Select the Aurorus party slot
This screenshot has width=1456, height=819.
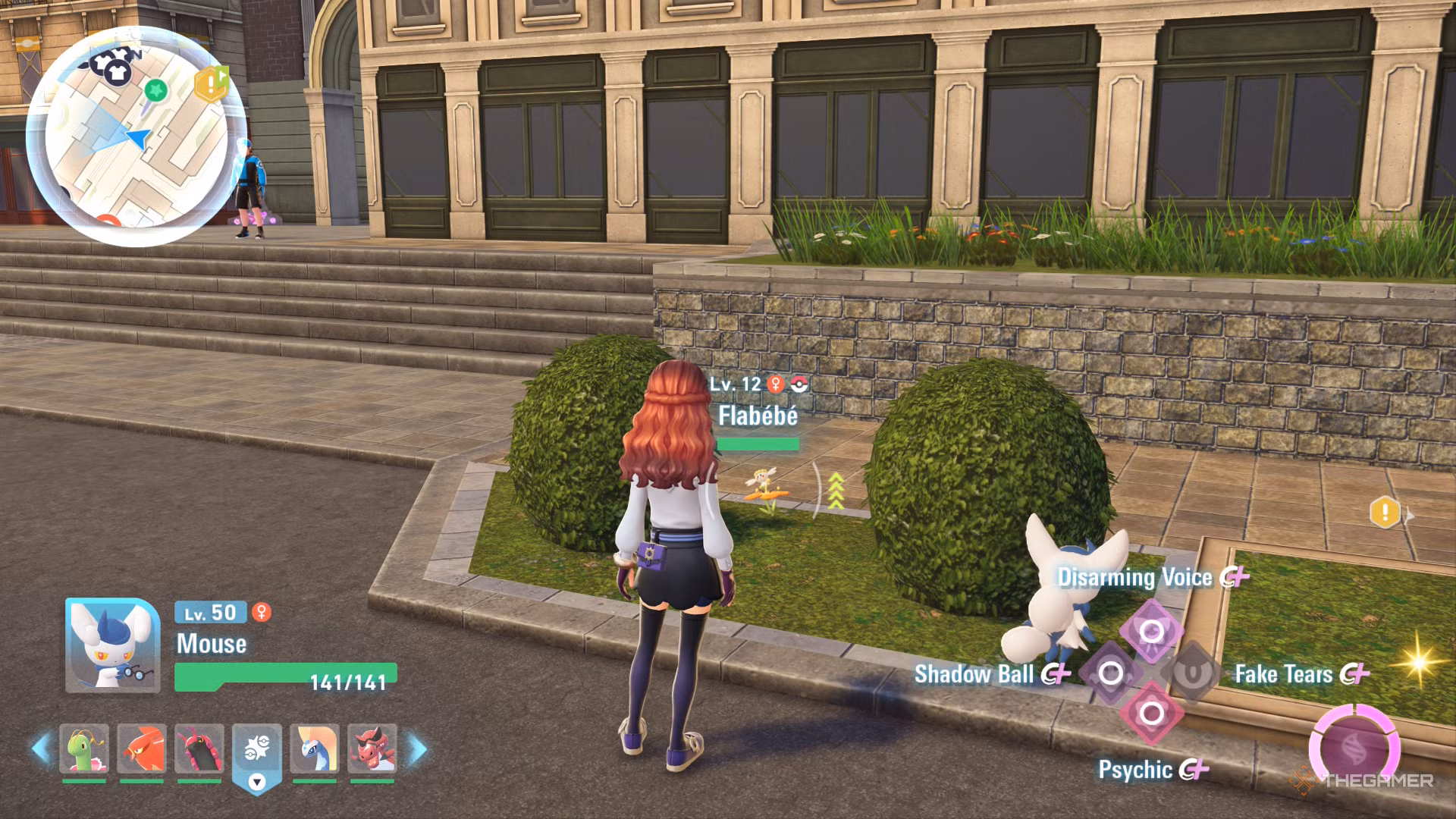[314, 749]
